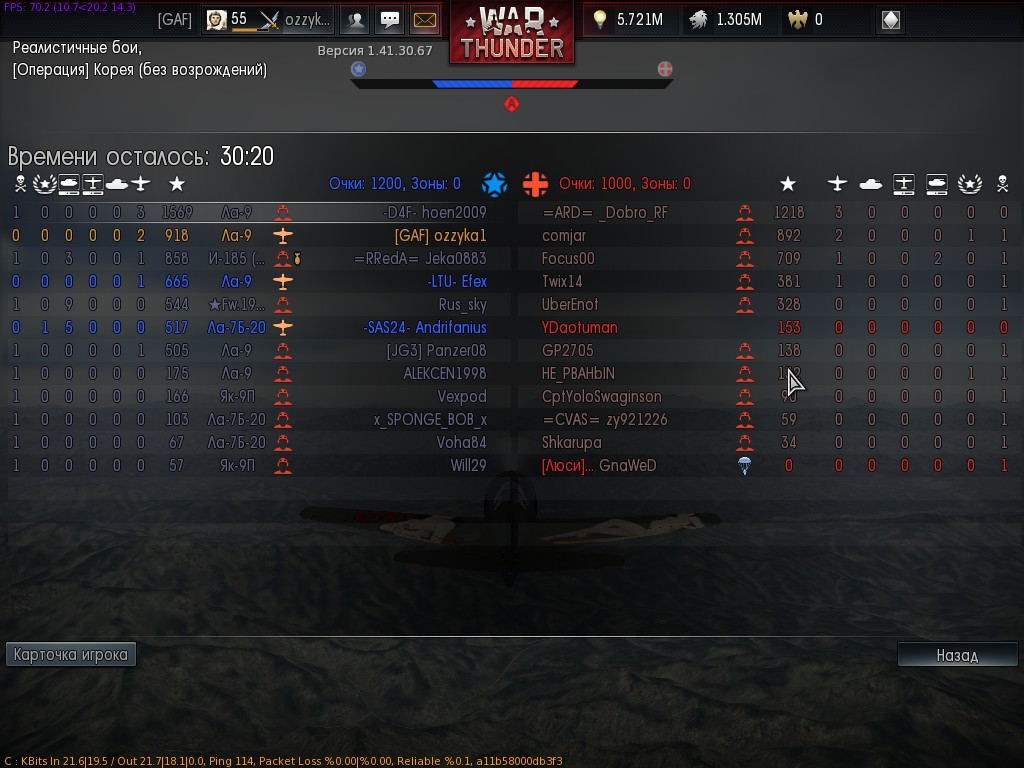The height and width of the screenshot is (768, 1024).
Task: Select enemy player YDaotuman row
Action: [x=580, y=328]
